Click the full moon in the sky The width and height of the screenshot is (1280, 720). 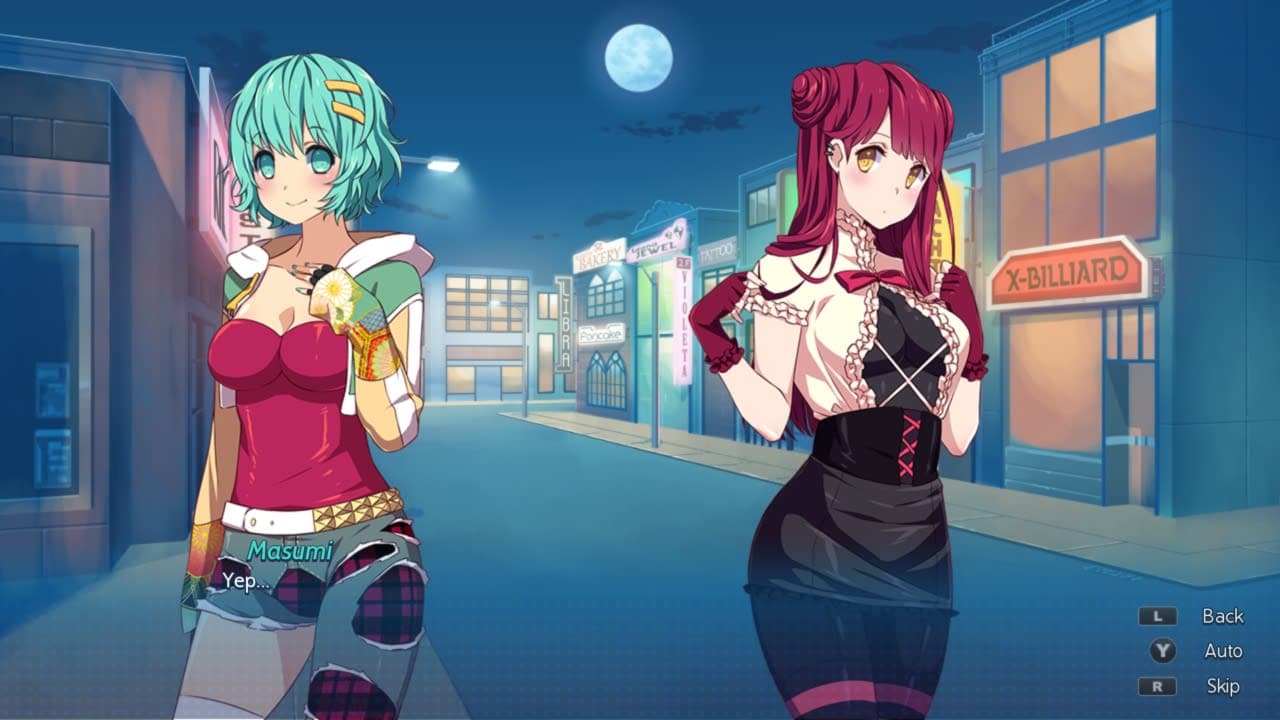637,57
